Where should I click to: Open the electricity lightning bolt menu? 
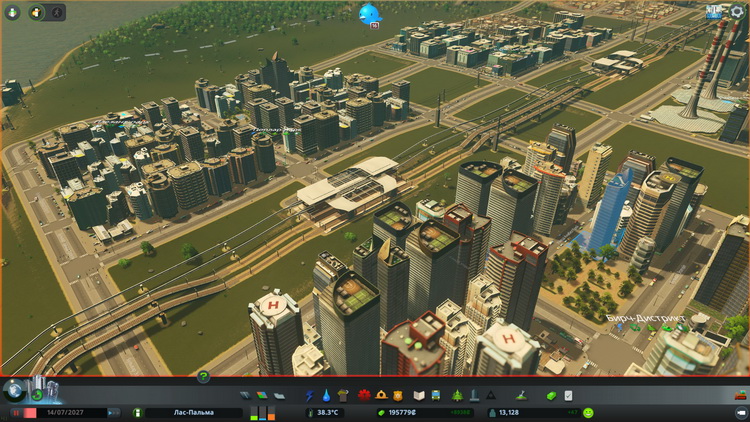309,396
